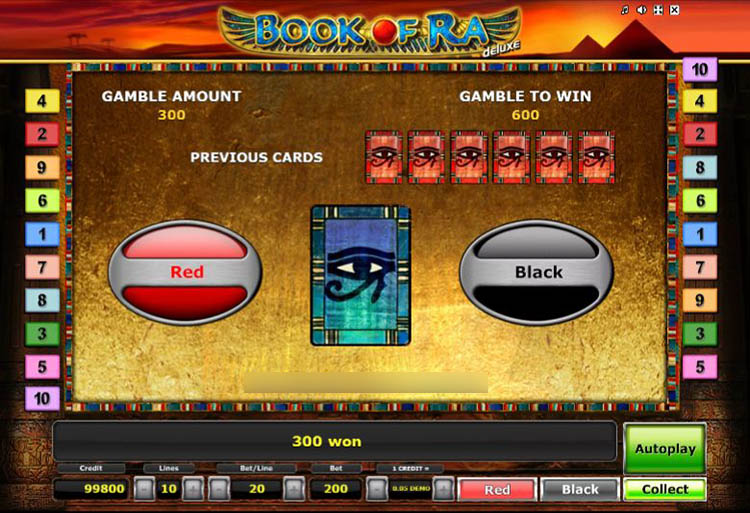Click the small rectangular Red button
The width and height of the screenshot is (750, 513).
(497, 490)
